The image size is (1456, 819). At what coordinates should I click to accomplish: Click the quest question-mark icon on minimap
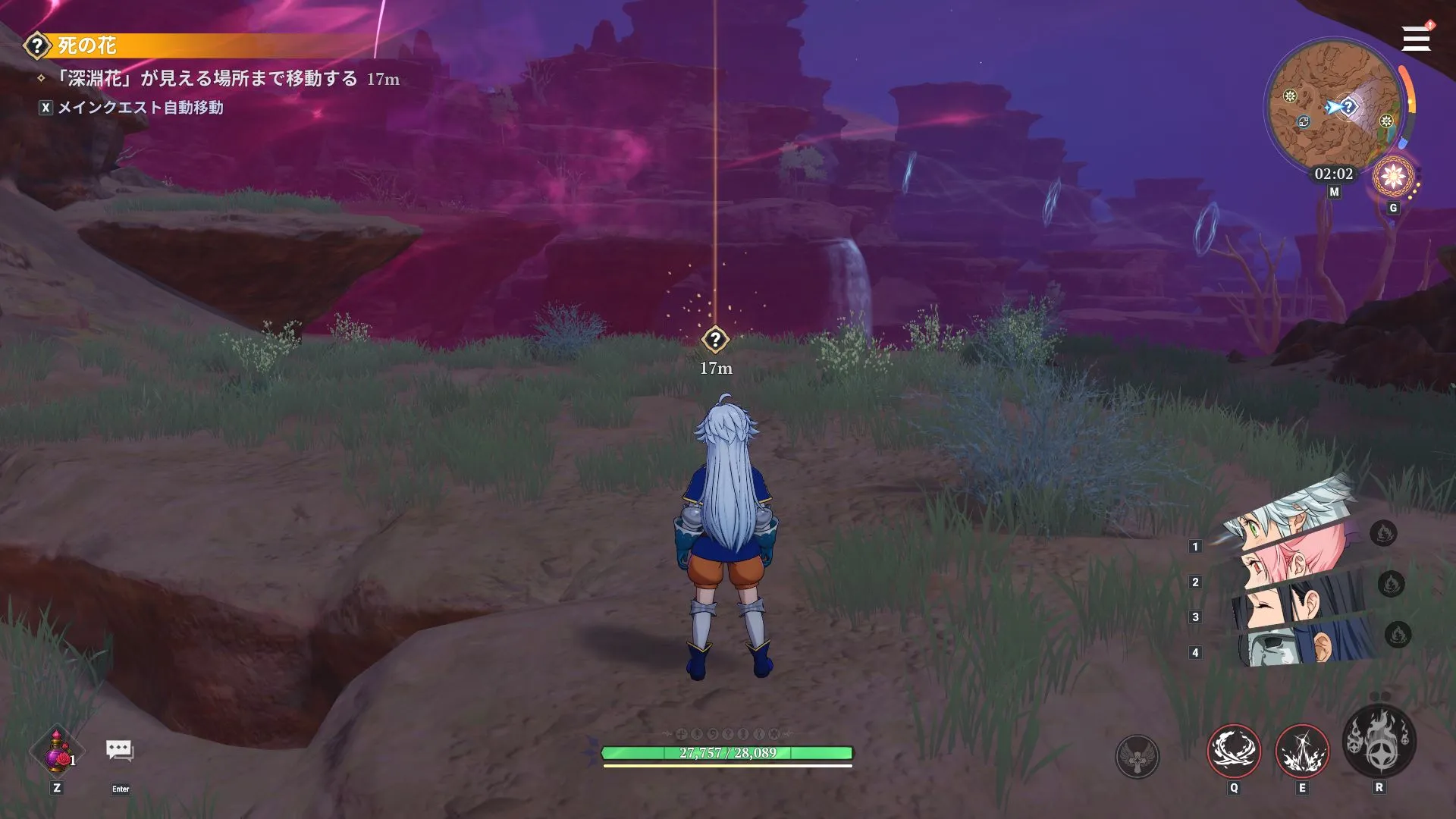(x=1349, y=106)
